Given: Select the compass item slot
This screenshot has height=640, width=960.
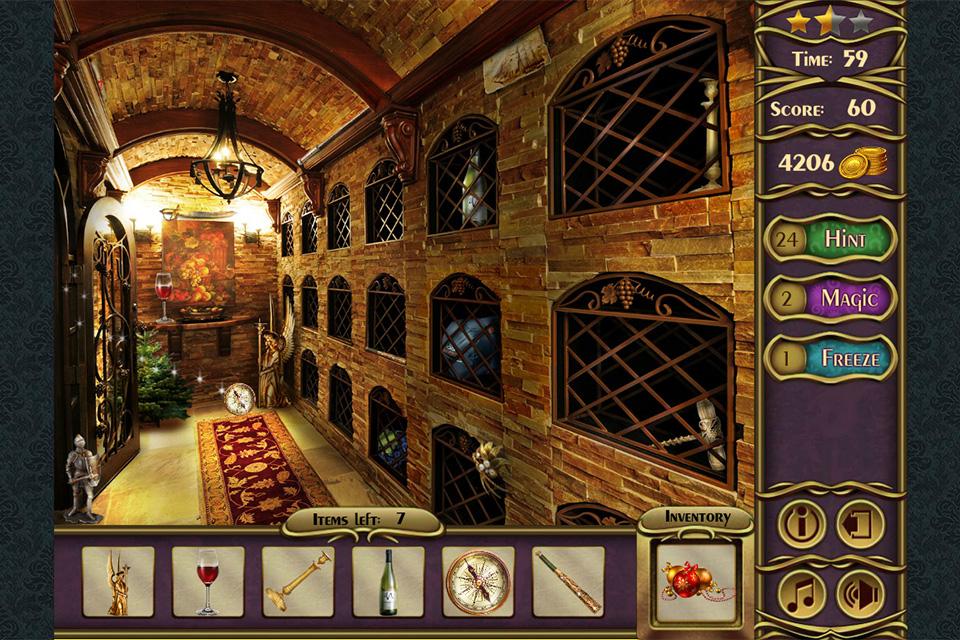Looking at the screenshot, I should [478, 581].
